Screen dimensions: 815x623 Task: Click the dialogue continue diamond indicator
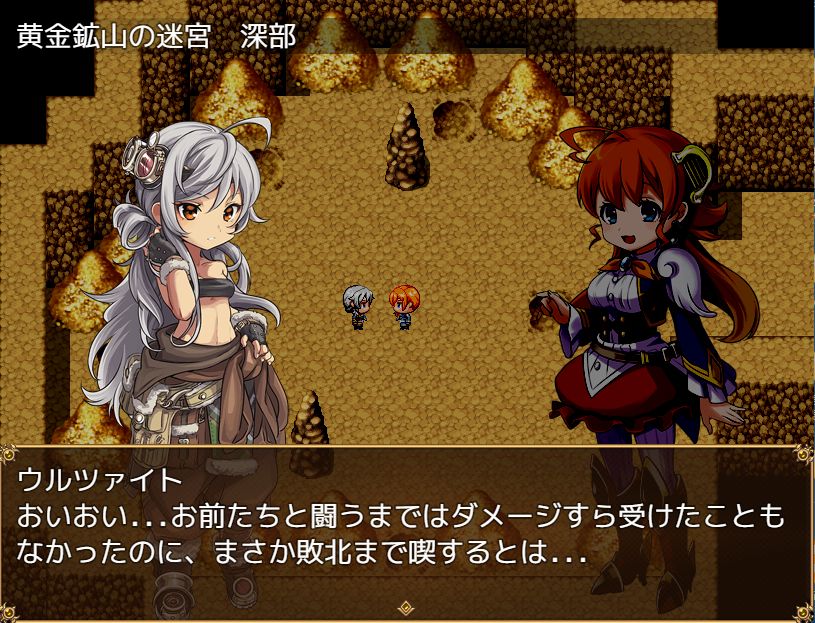(x=407, y=606)
